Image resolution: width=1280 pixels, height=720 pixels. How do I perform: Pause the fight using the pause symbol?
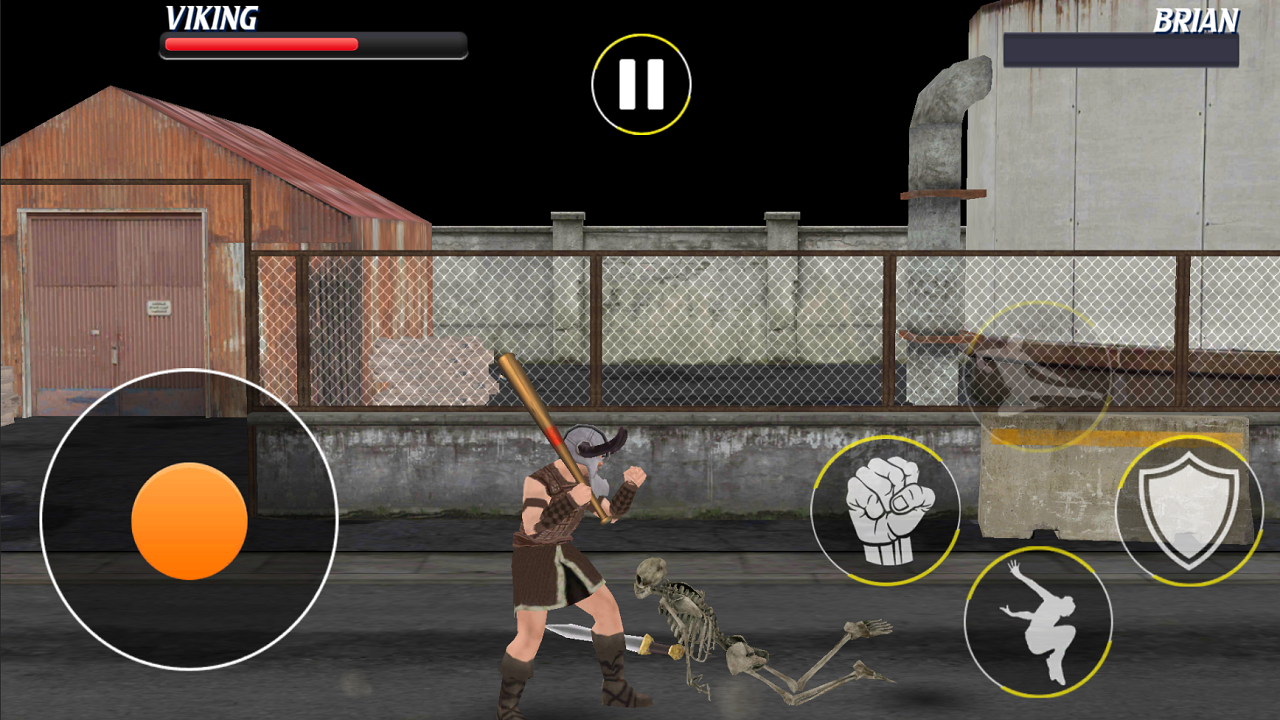(x=641, y=84)
